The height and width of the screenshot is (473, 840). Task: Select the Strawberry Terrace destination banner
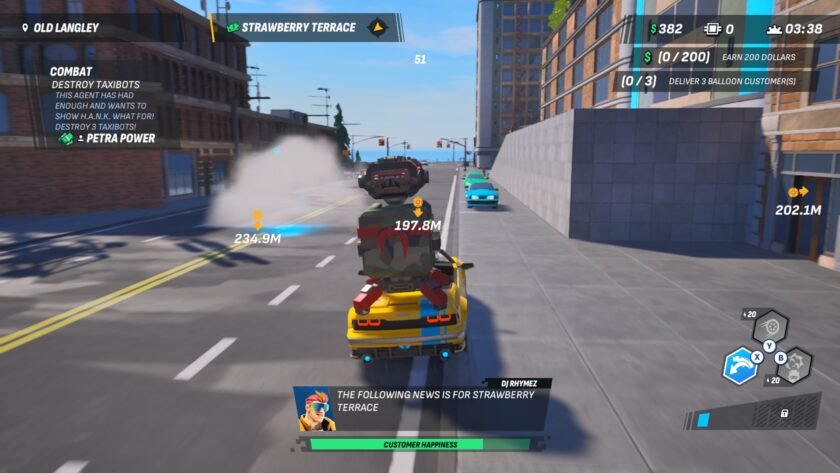(x=300, y=27)
